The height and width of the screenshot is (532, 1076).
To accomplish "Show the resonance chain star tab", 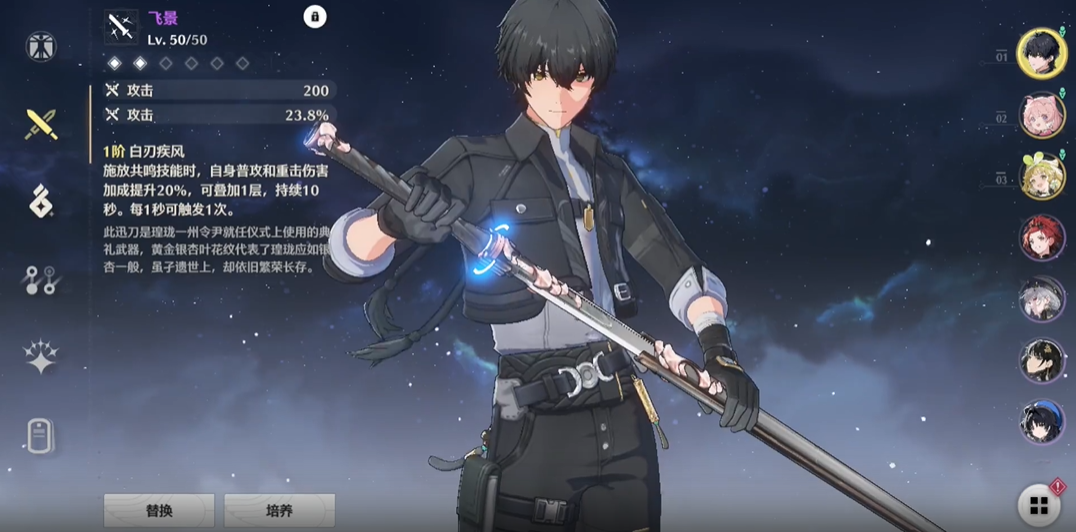I will [41, 357].
